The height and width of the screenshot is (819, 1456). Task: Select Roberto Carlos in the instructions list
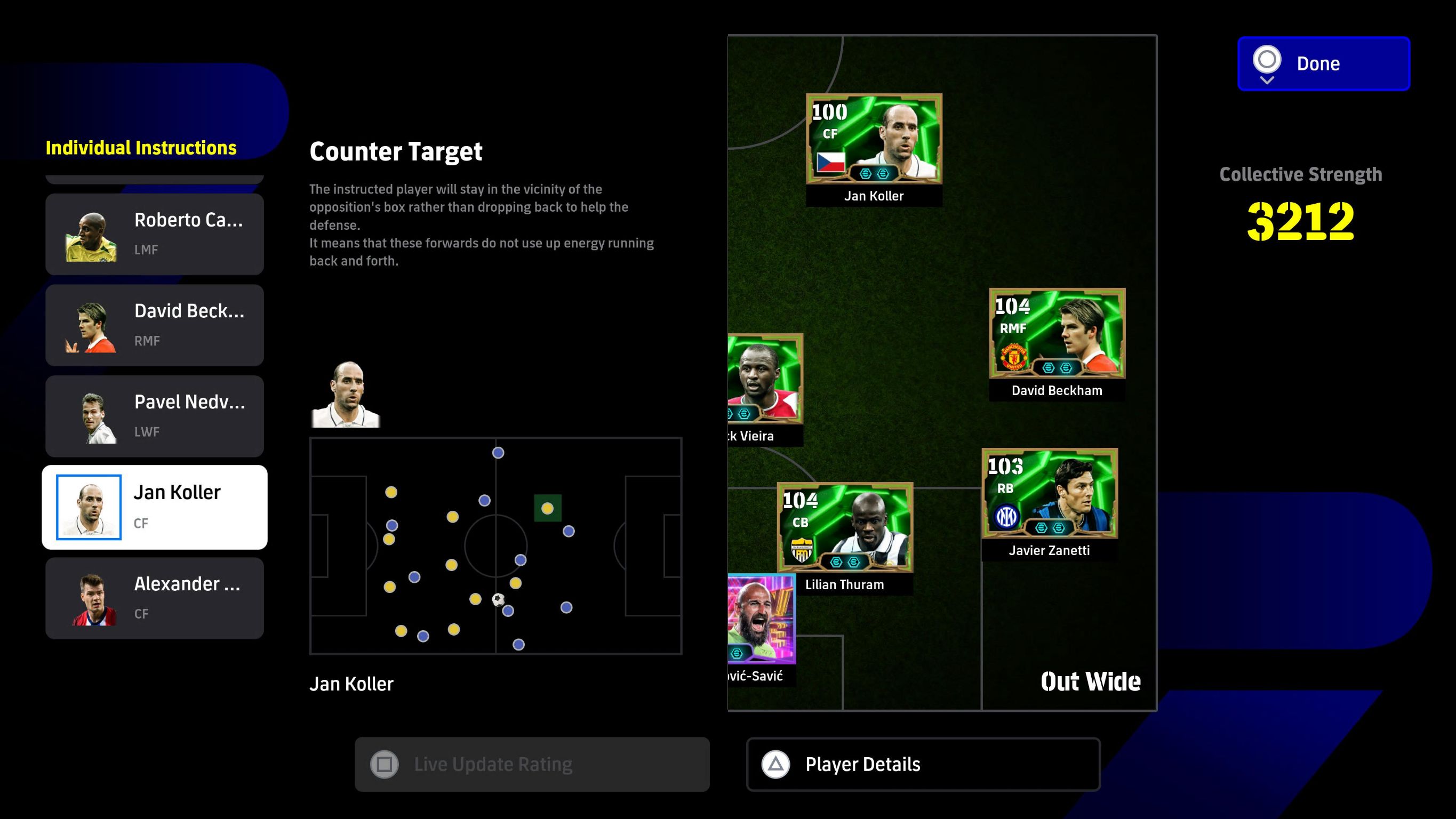[154, 234]
